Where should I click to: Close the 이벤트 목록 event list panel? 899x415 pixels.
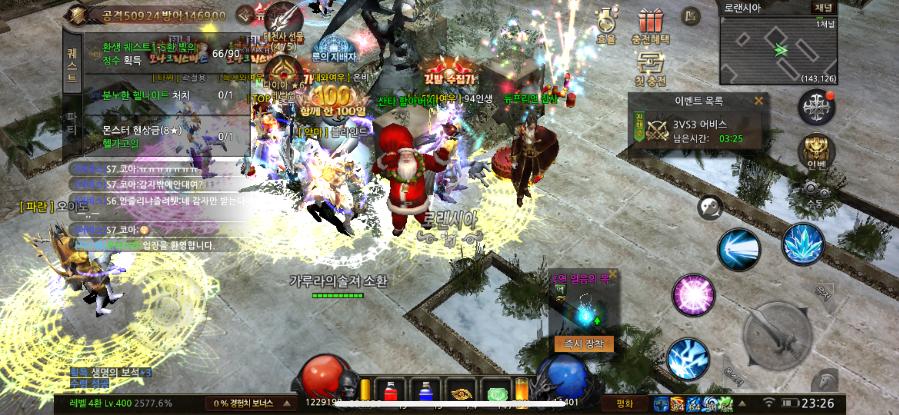(x=758, y=100)
